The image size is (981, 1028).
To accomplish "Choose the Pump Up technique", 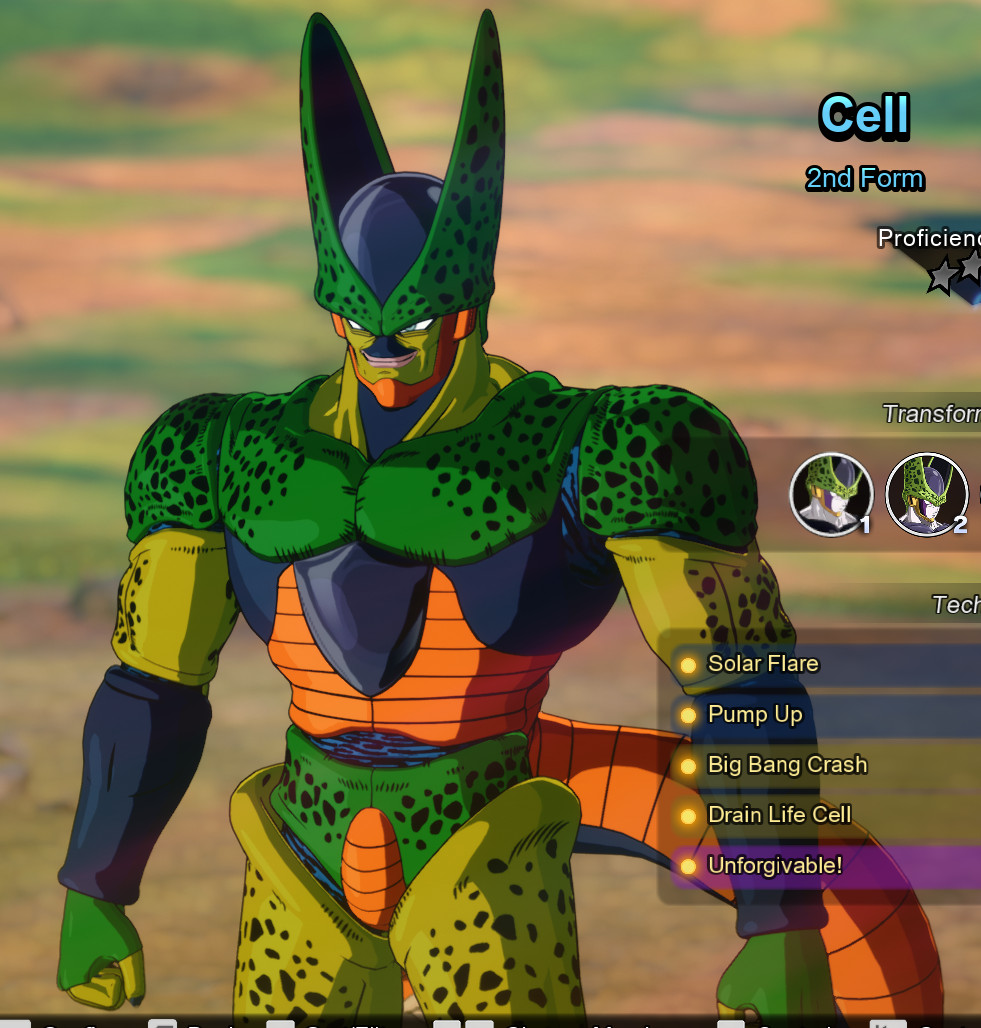I will tap(756, 714).
